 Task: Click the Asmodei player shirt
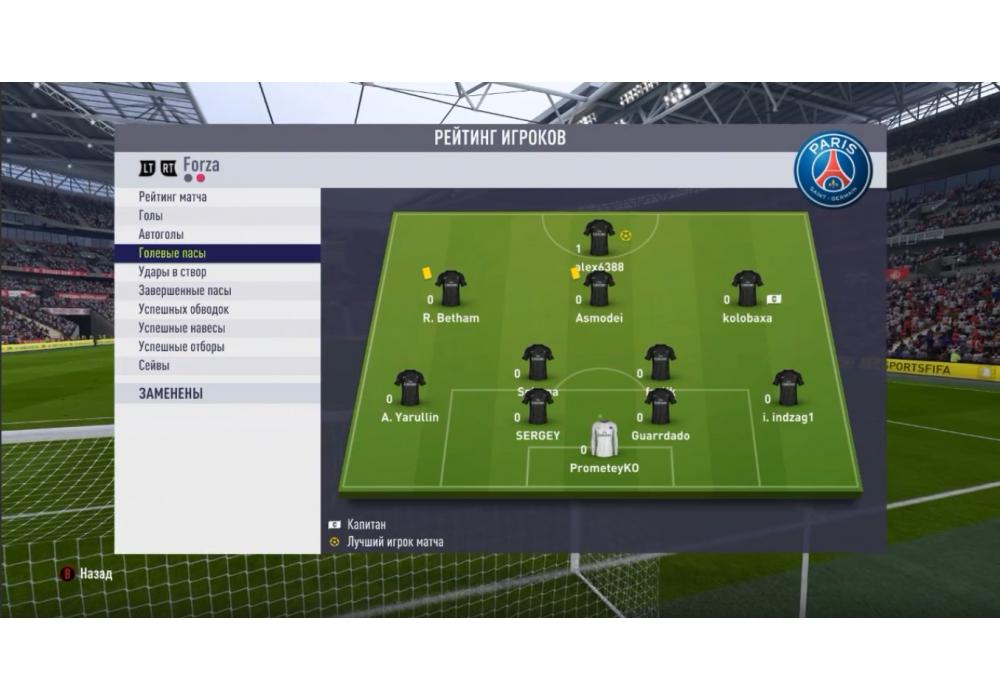coord(599,289)
